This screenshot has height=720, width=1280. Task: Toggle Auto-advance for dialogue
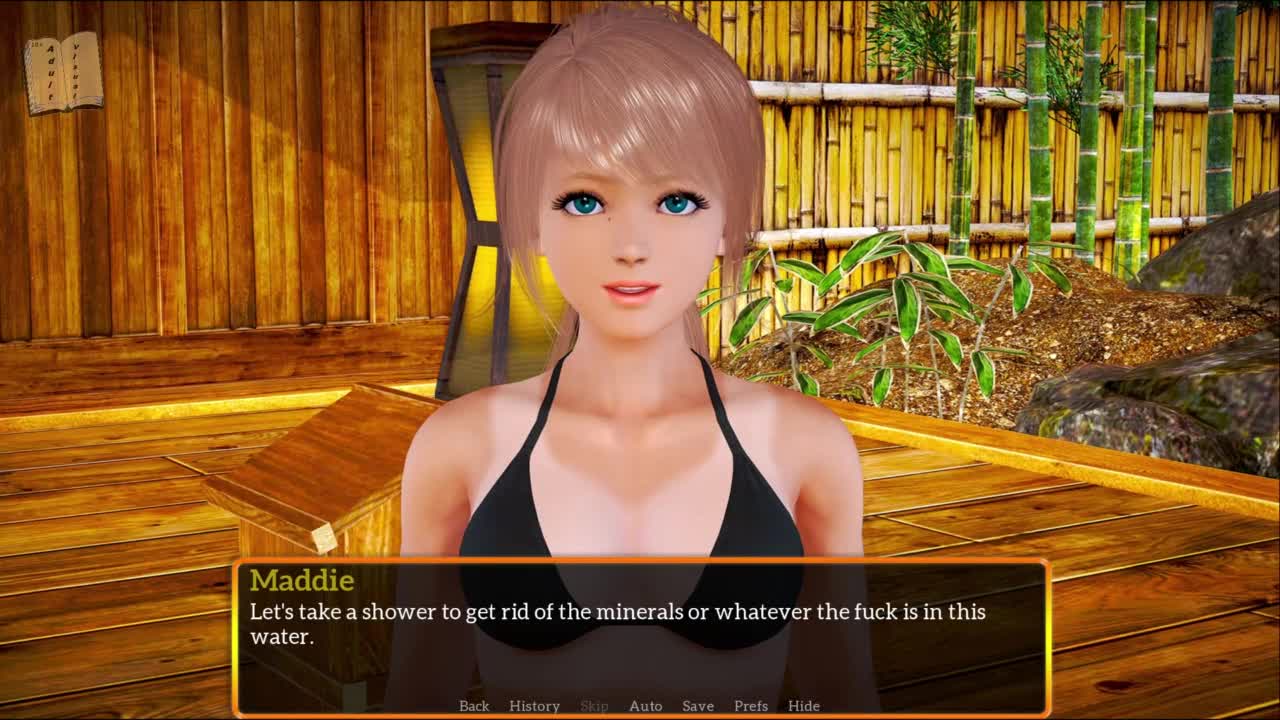645,706
